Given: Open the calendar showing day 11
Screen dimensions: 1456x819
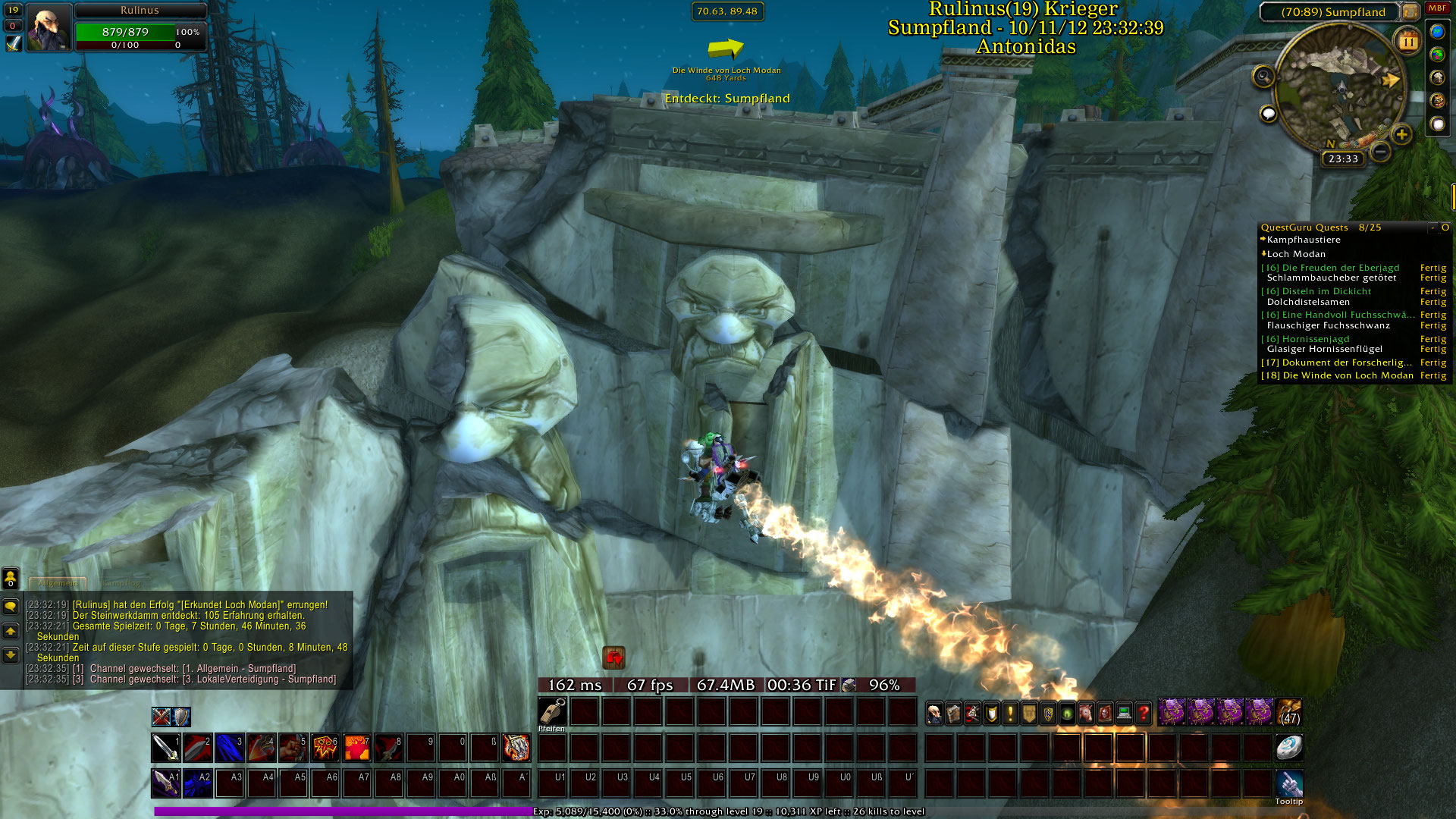Looking at the screenshot, I should tap(1407, 41).
